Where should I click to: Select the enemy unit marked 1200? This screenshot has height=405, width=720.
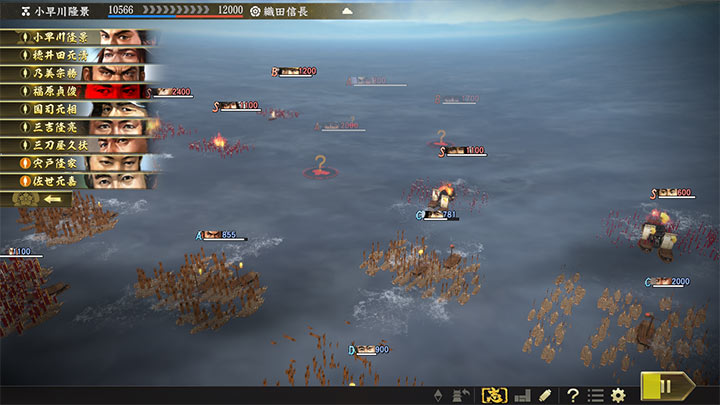click(296, 72)
